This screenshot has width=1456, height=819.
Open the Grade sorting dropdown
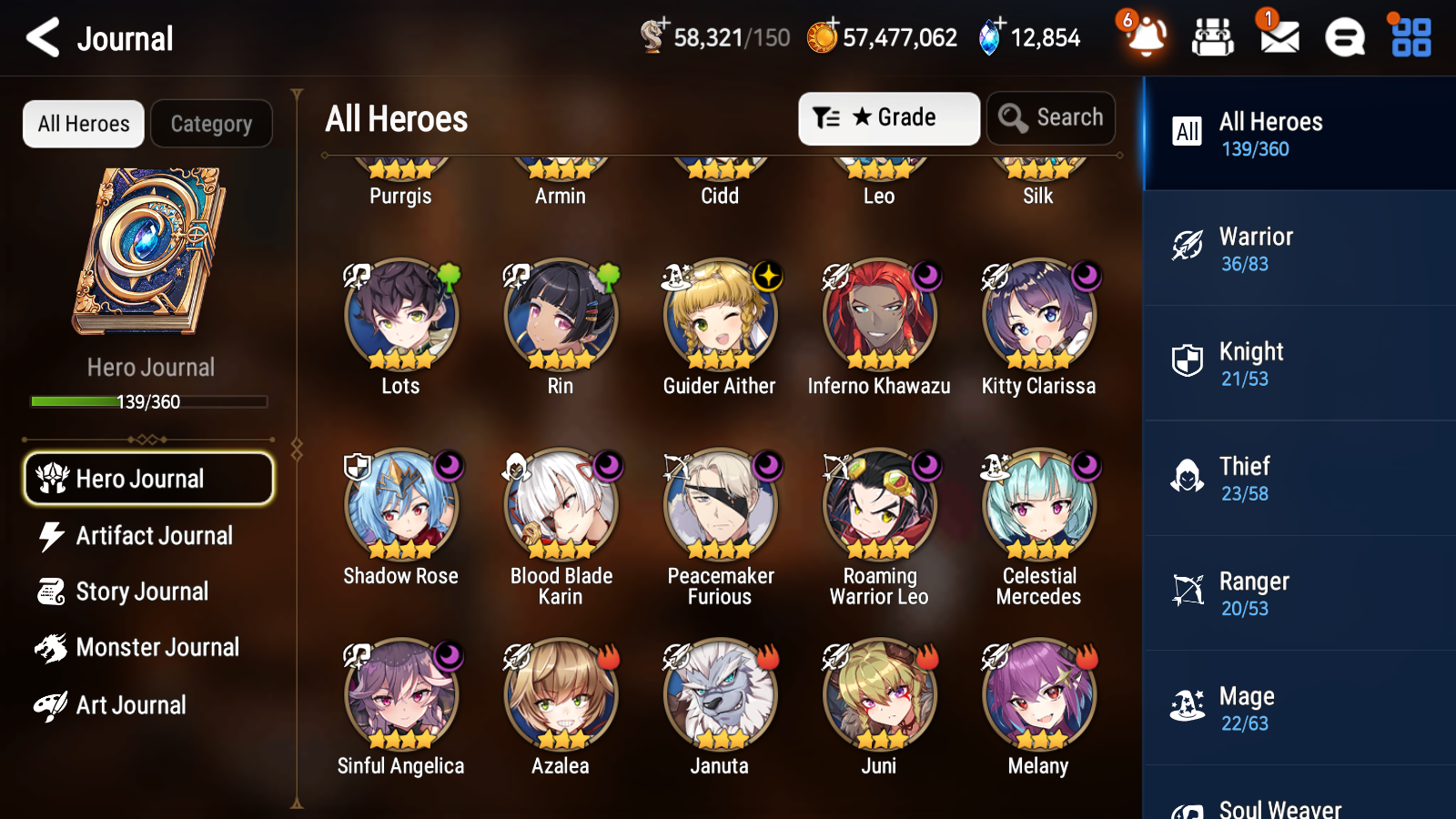tap(888, 117)
